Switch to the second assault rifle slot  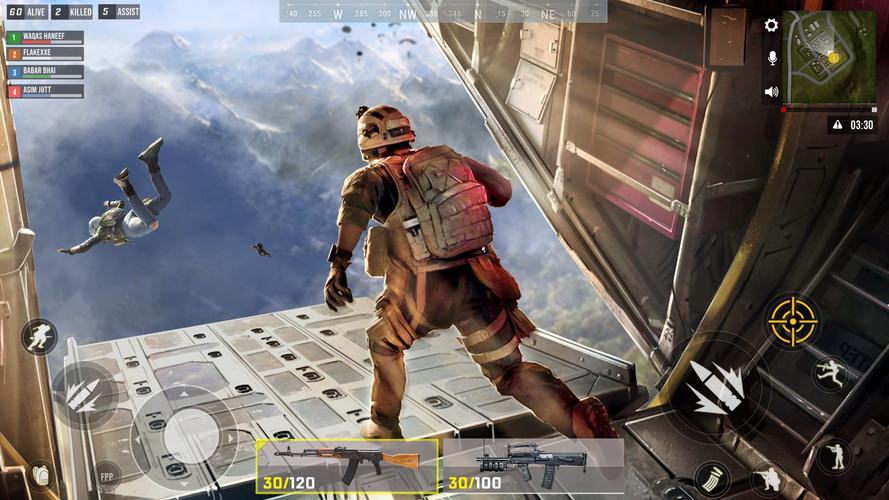pos(532,465)
